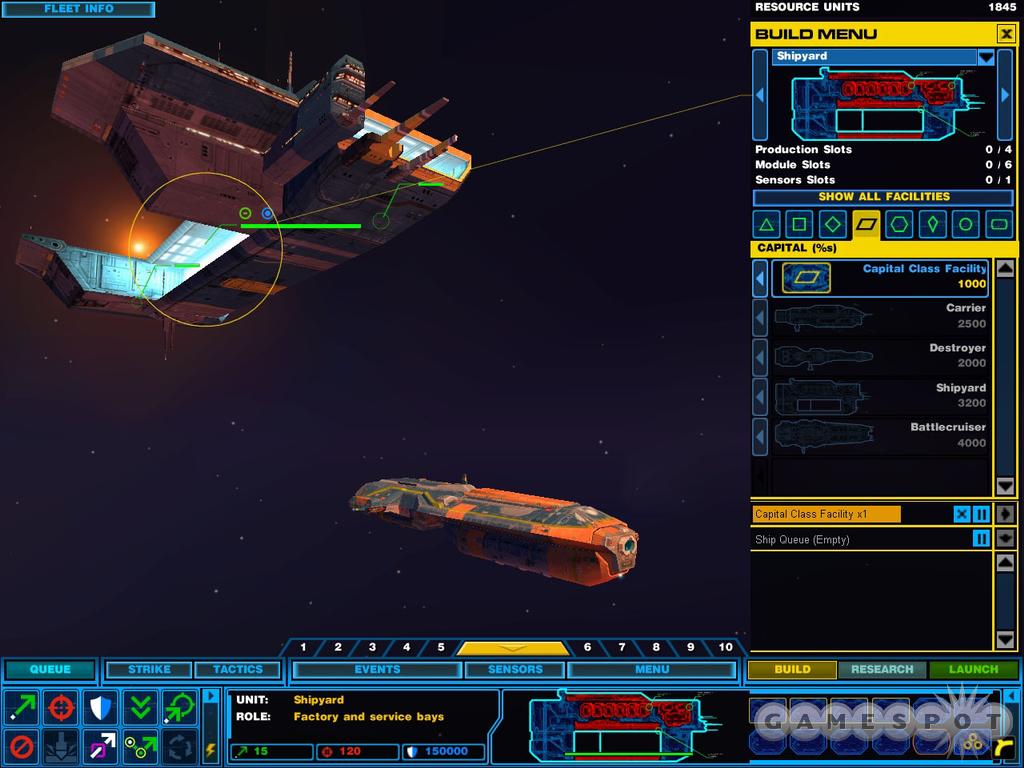The height and width of the screenshot is (768, 1024).
Task: Select Capital Class Facility build entry
Action: point(884,277)
